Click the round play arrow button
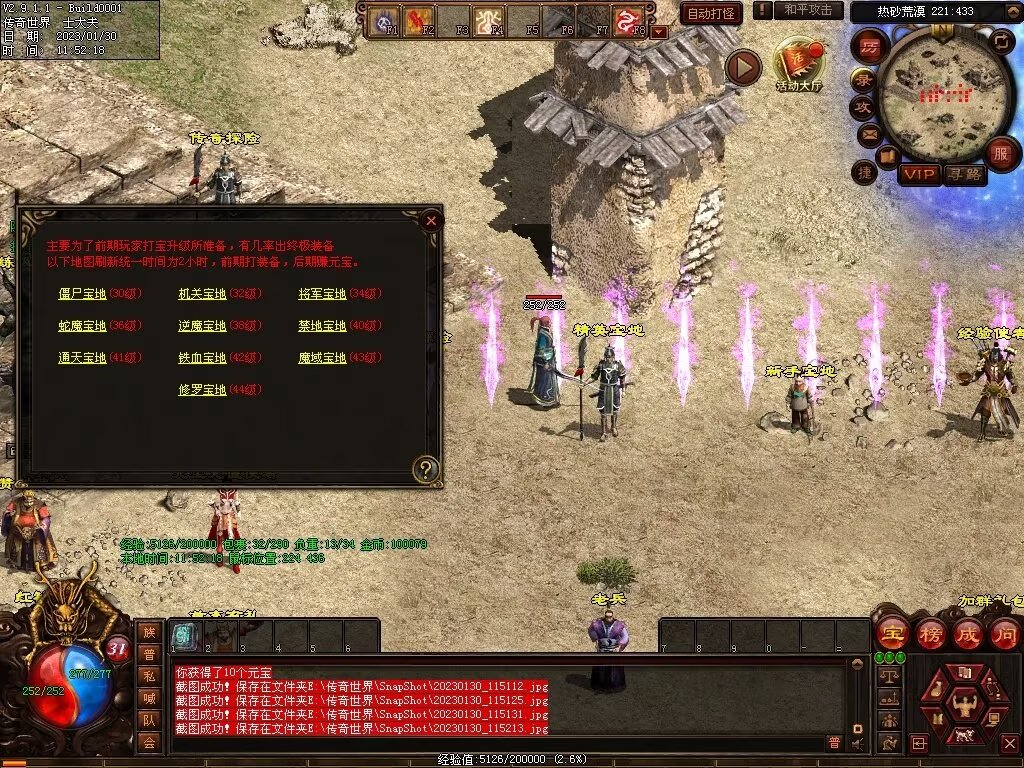 (743, 68)
